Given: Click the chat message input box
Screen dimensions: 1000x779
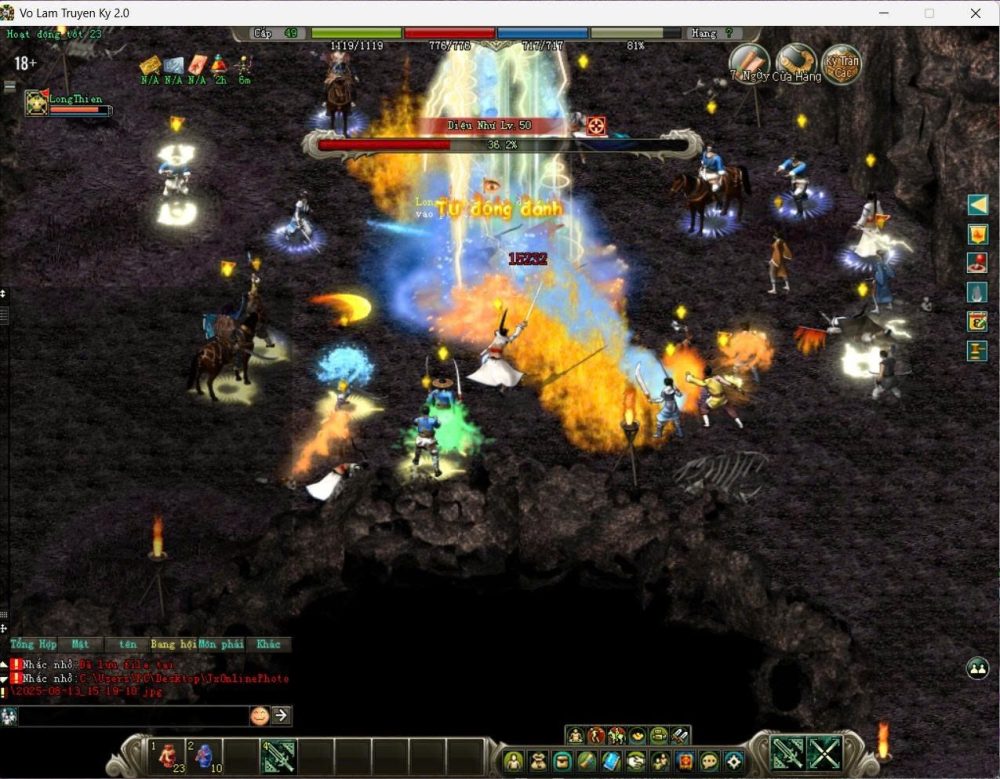Looking at the screenshot, I should [133, 715].
